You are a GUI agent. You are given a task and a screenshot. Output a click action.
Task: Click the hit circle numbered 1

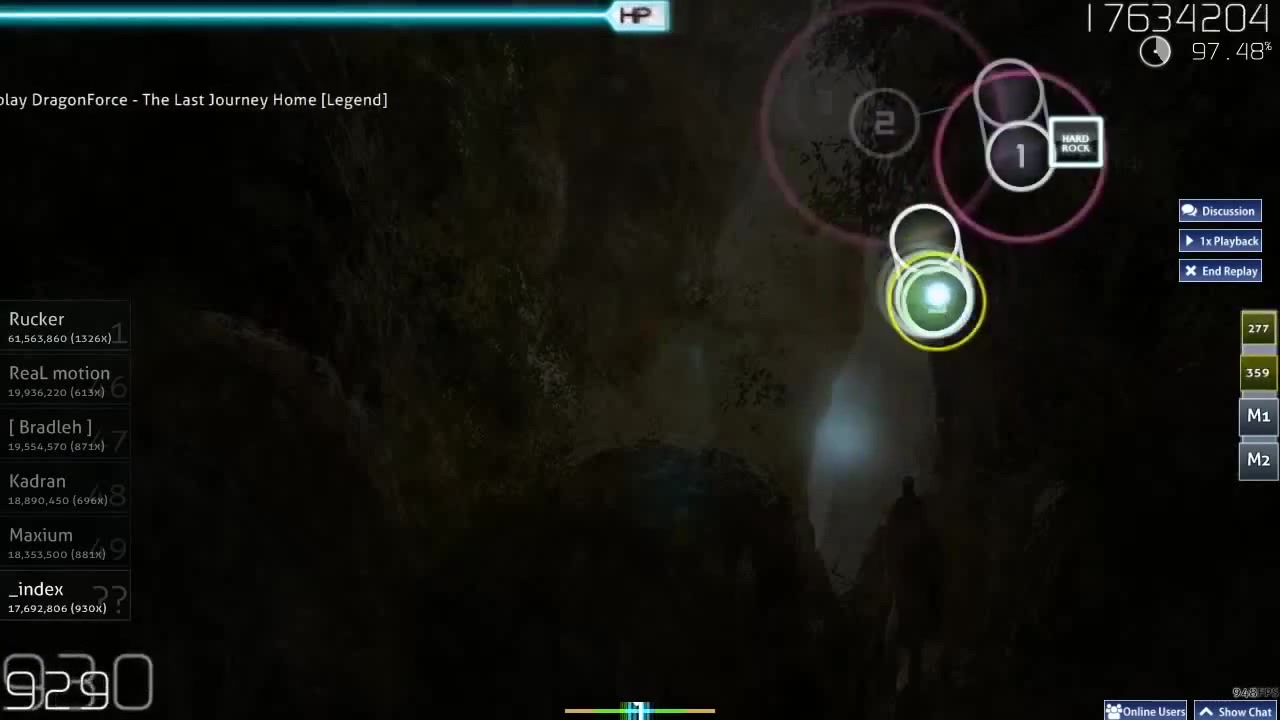tap(1020, 155)
